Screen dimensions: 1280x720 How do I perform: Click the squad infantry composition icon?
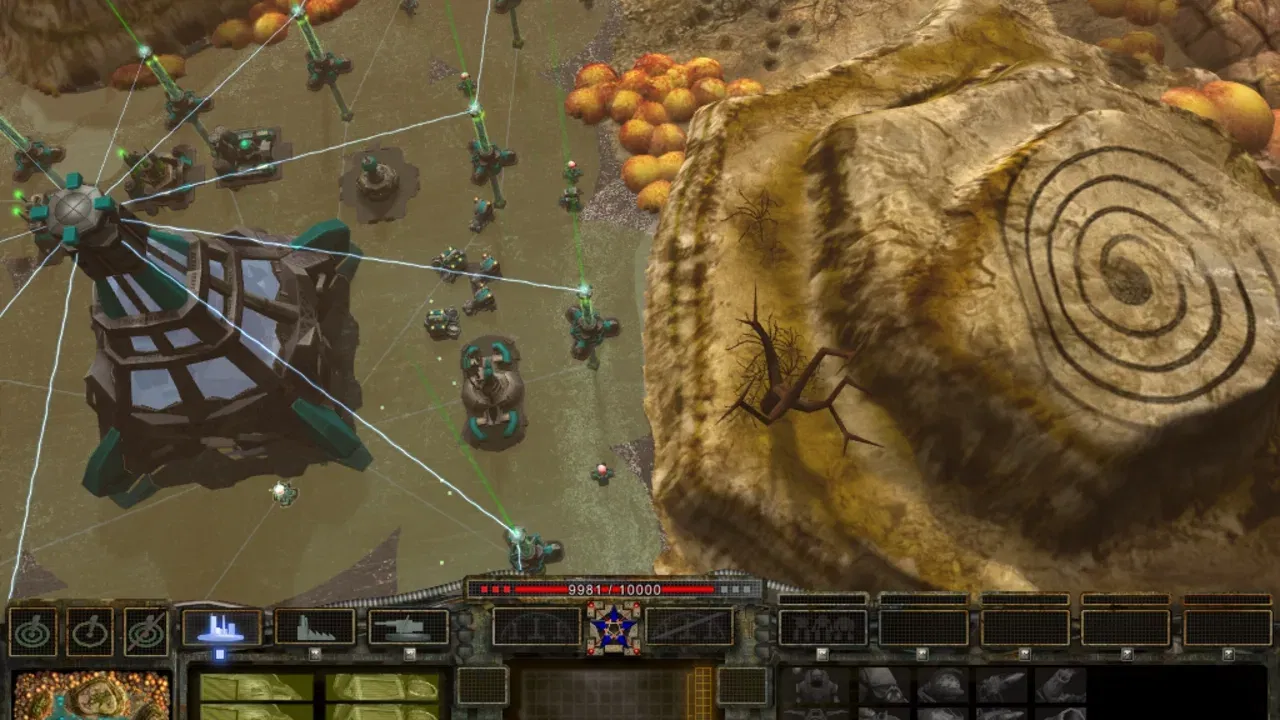click(822, 627)
